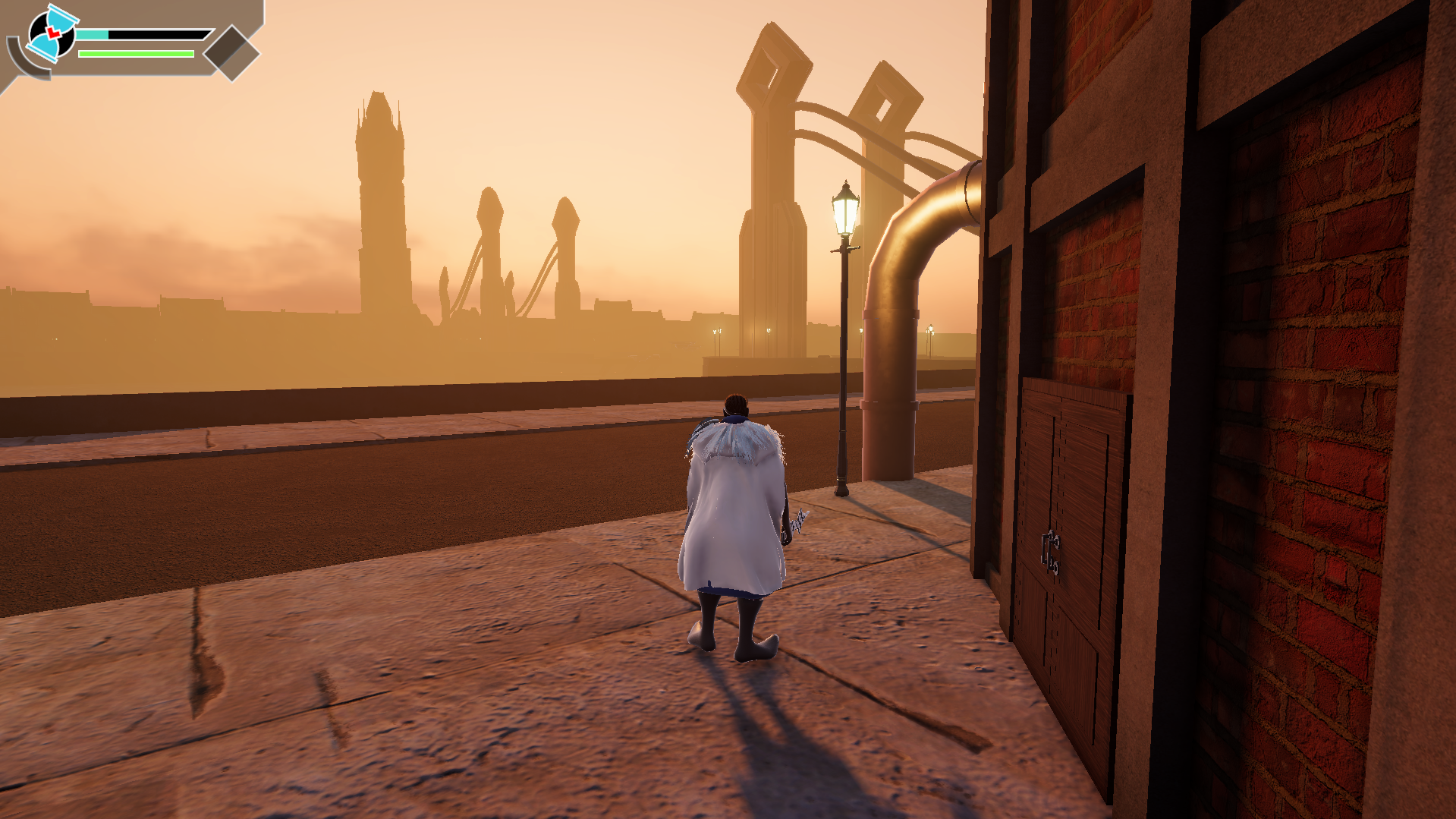
Task: Select the empty diamond item slot
Action: coord(232,52)
